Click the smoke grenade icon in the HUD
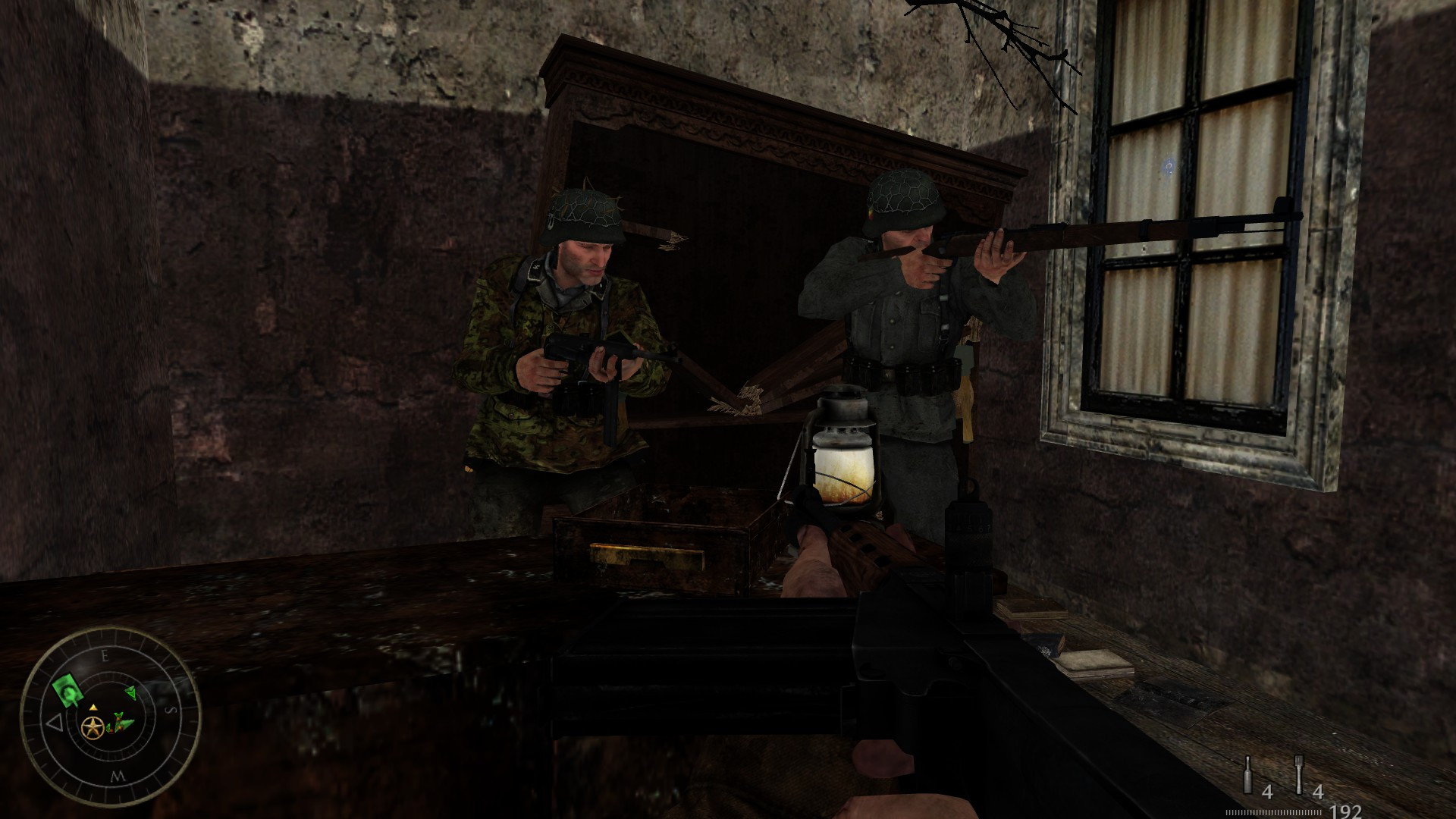 pos(1247,775)
